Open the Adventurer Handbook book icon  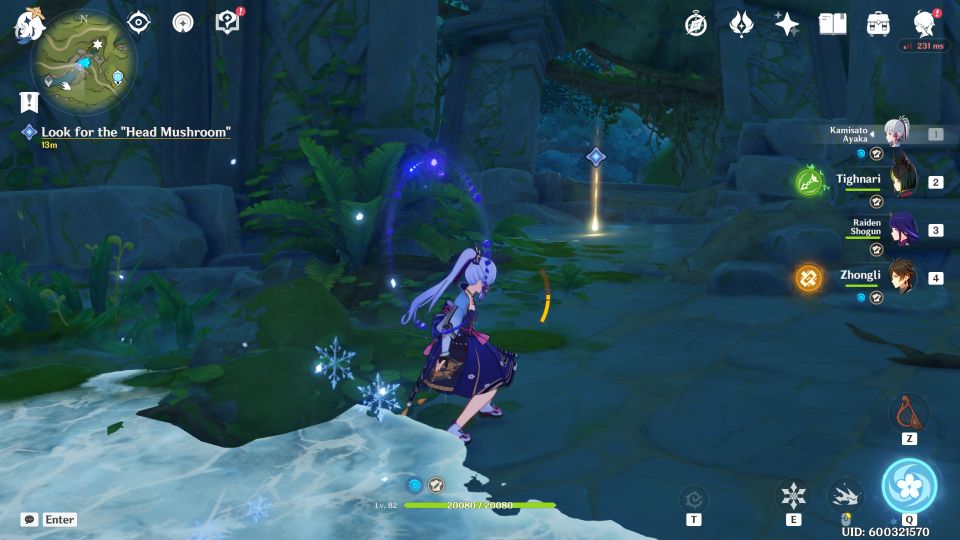pos(832,24)
